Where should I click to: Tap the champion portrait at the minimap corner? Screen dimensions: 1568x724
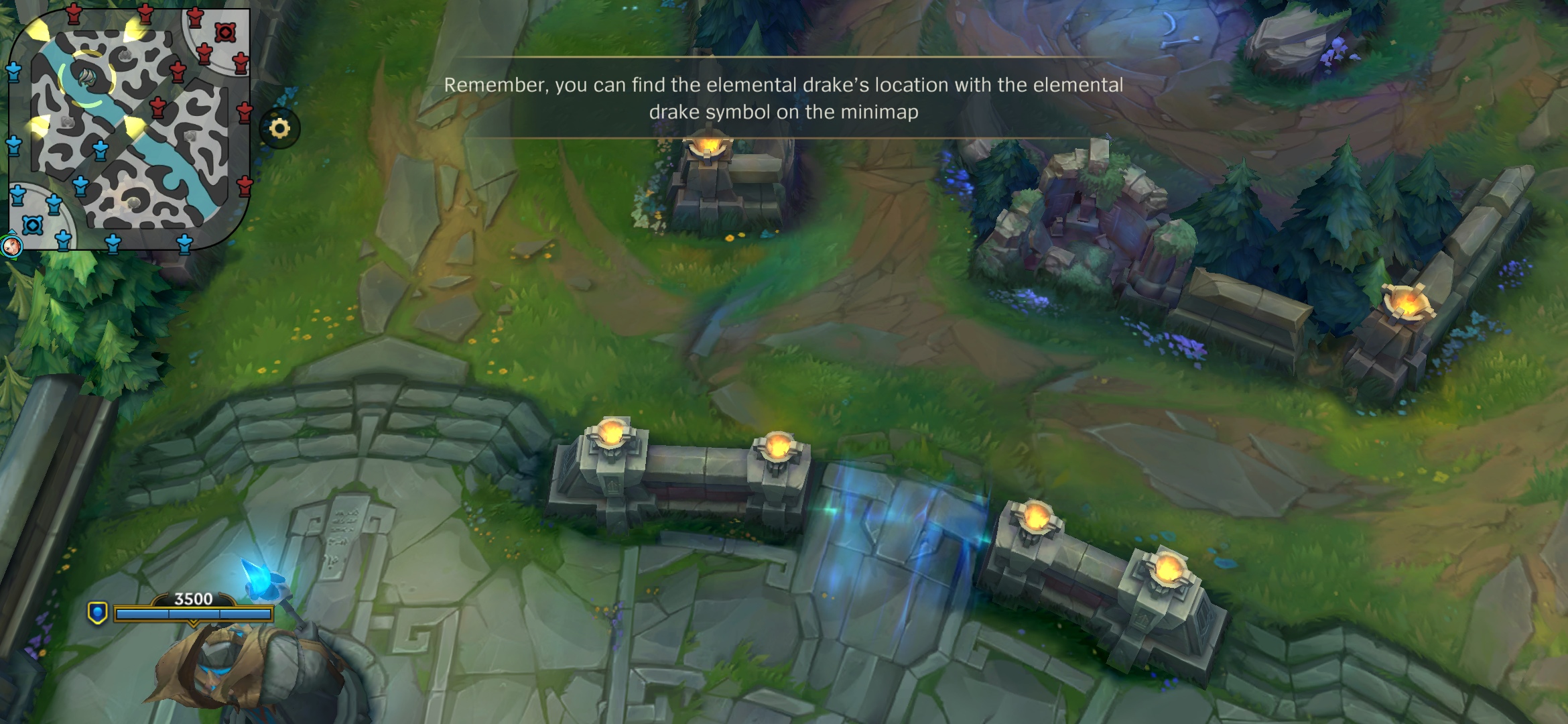11,247
